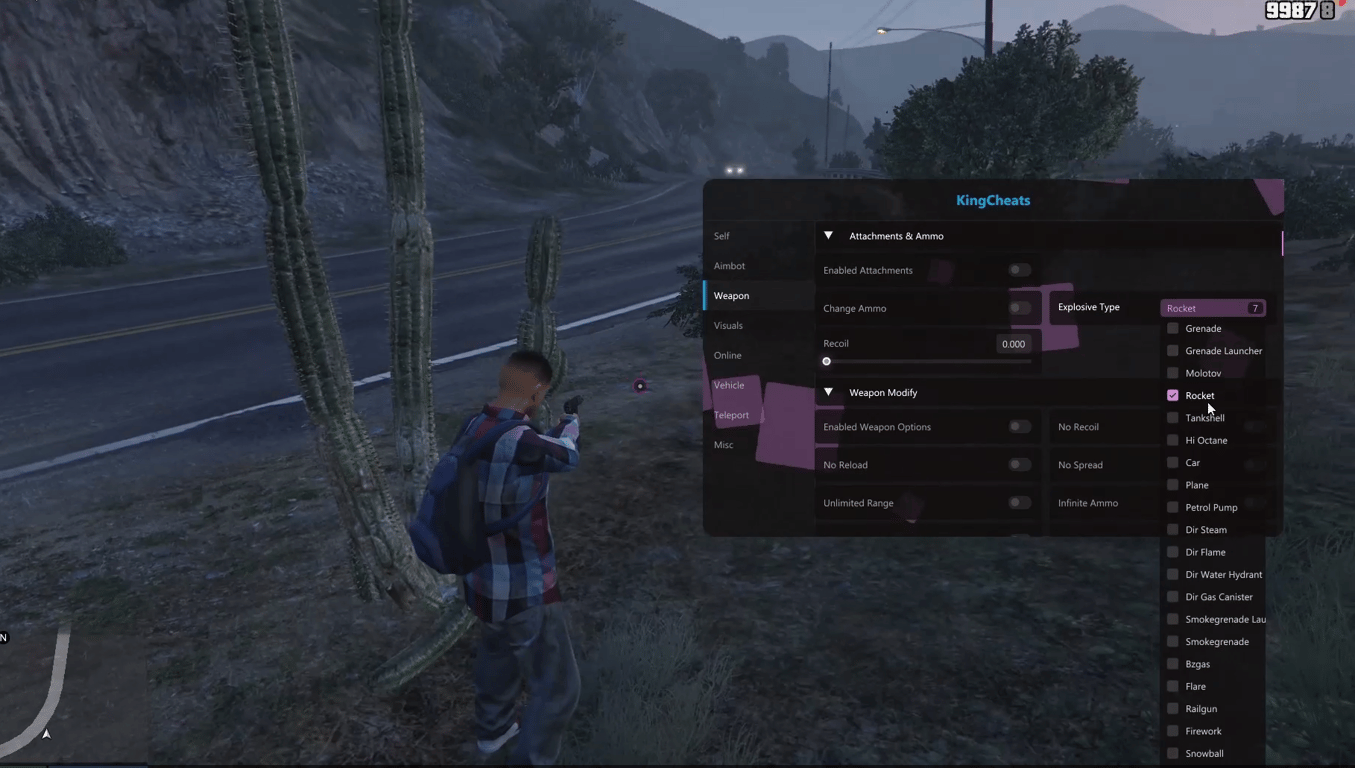Collapse the Weapon Modify section
Viewport: 1355px width, 768px height.
(828, 393)
